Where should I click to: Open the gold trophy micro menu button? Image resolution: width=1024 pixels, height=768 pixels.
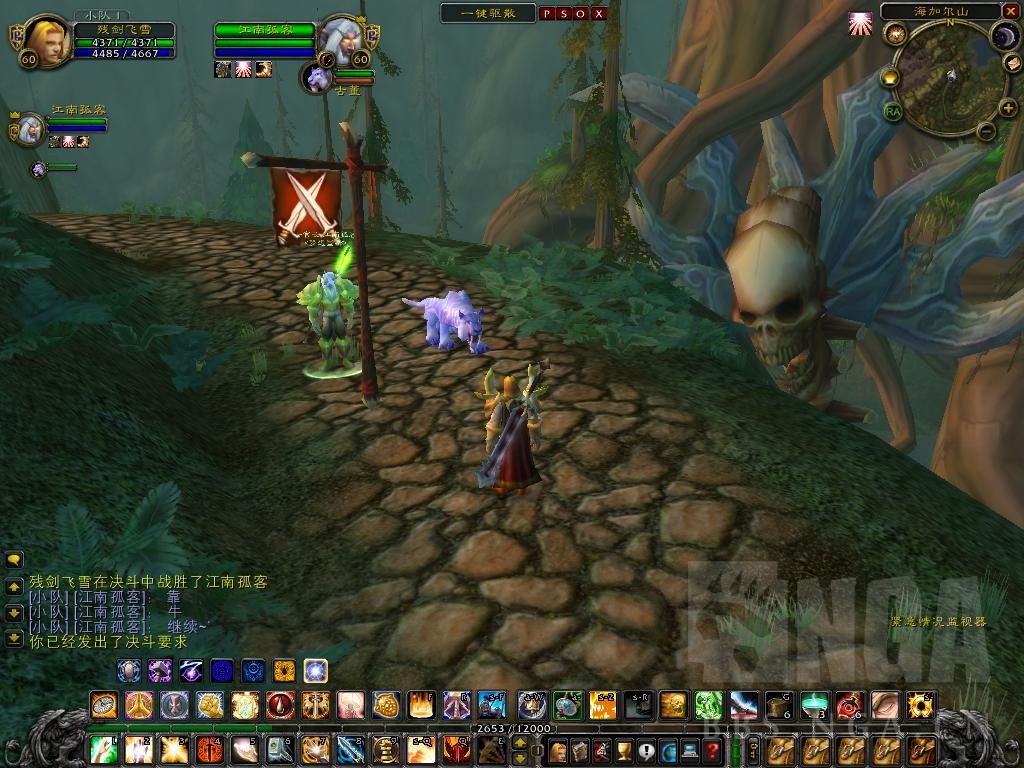(623, 750)
